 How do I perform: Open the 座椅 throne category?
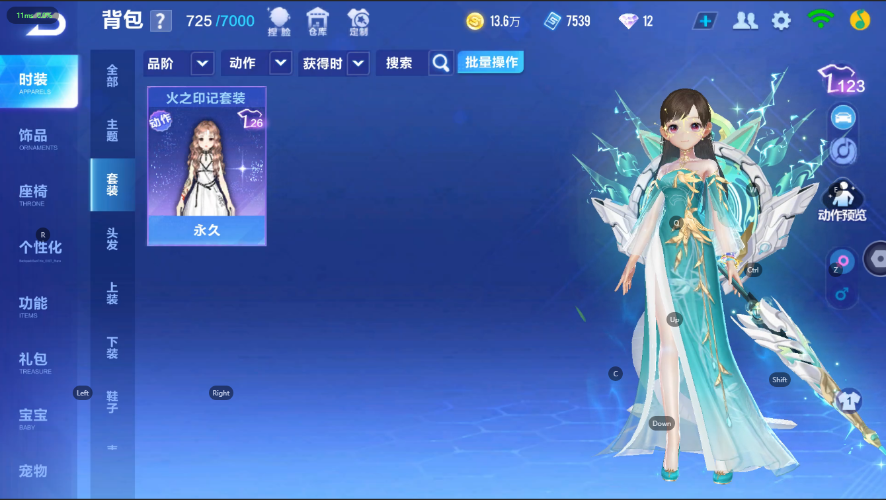(x=38, y=193)
